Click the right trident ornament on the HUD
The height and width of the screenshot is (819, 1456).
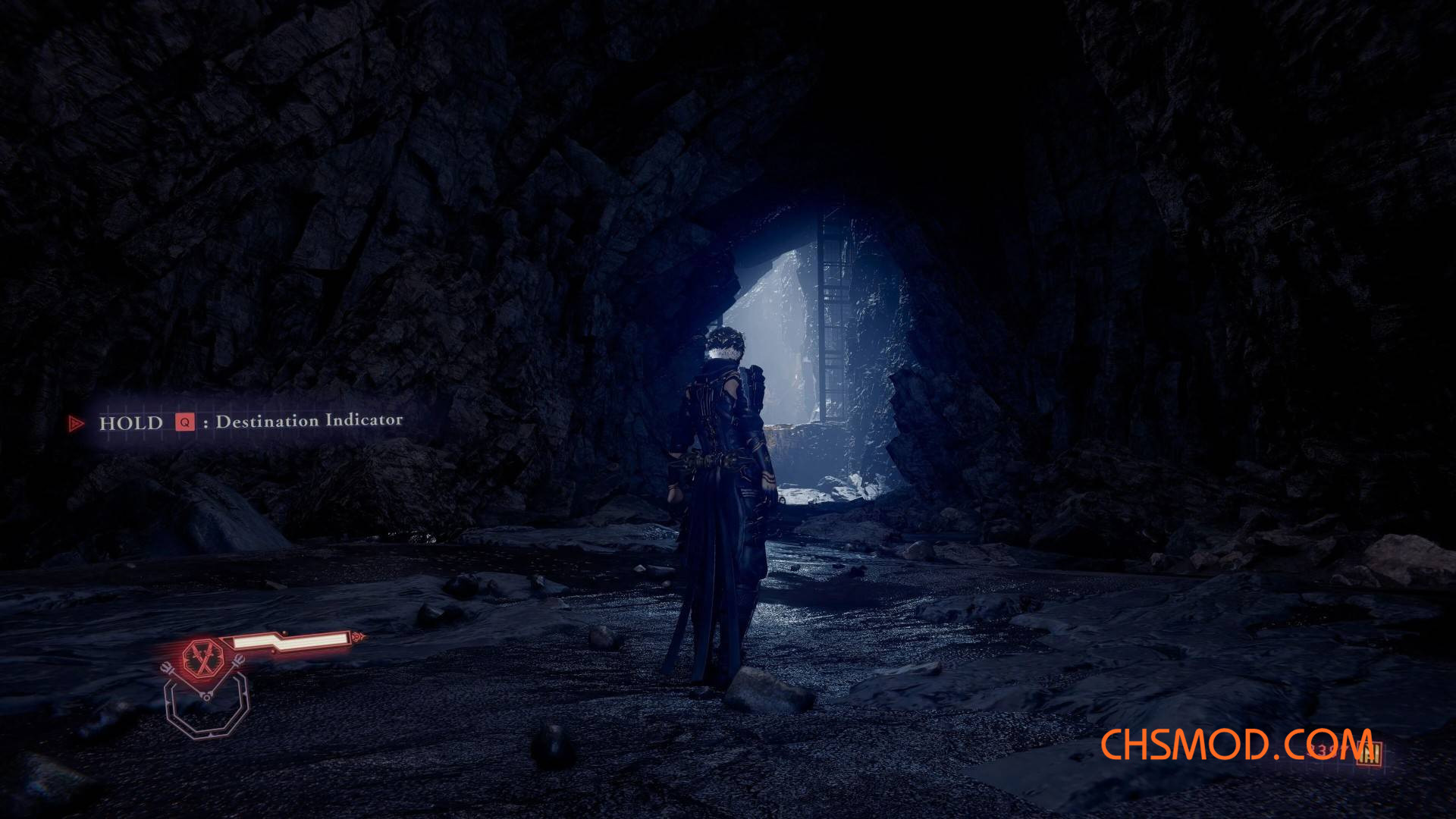pyautogui.click(x=239, y=661)
